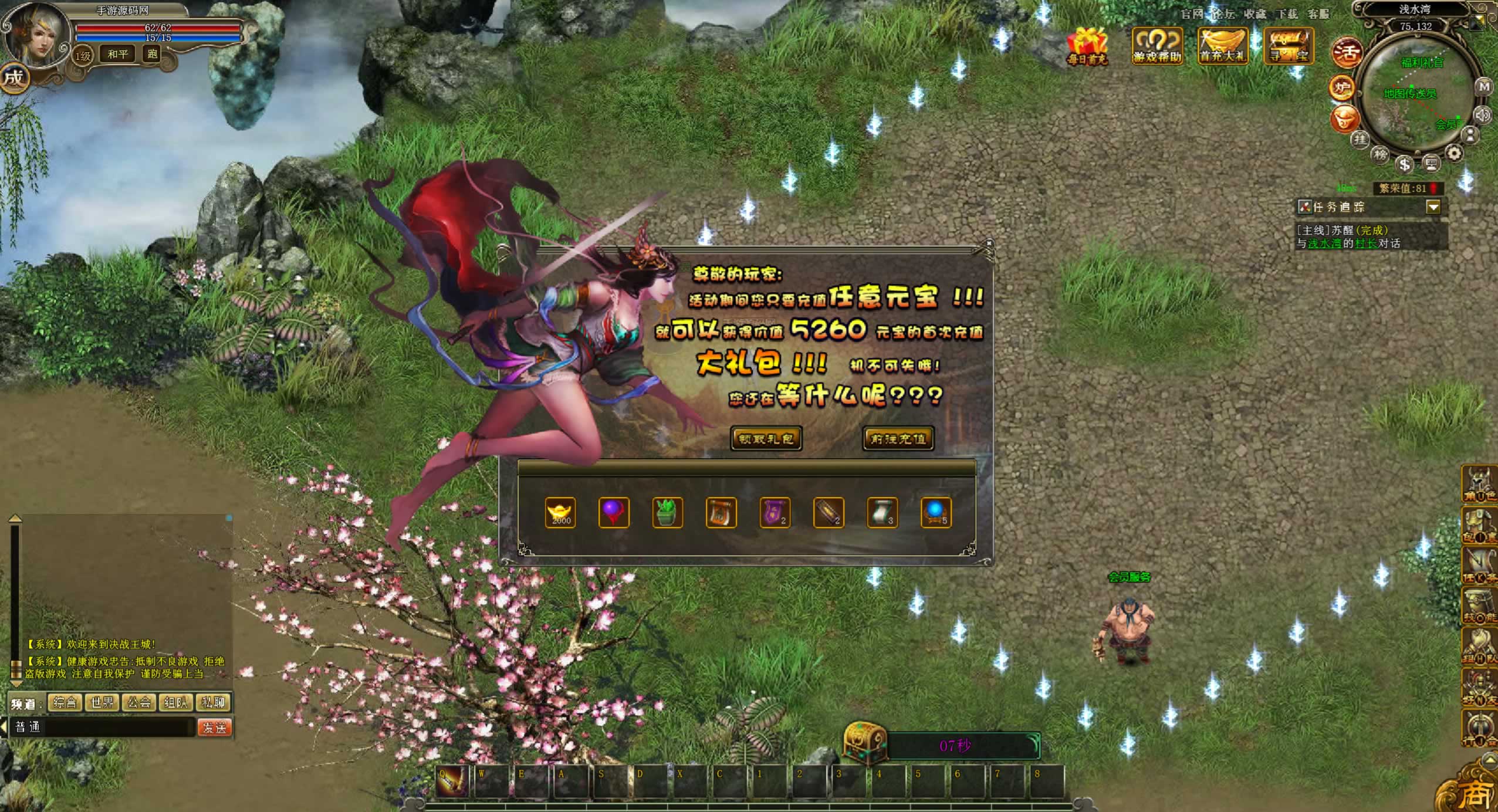The image size is (1498, 812).
Task: Focus the chat text input field
Action: point(117,728)
